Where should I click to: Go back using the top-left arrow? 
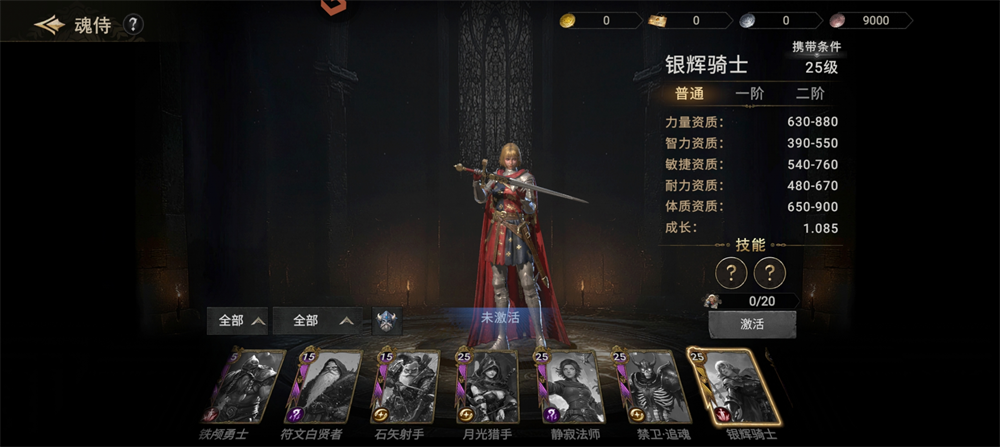click(48, 25)
